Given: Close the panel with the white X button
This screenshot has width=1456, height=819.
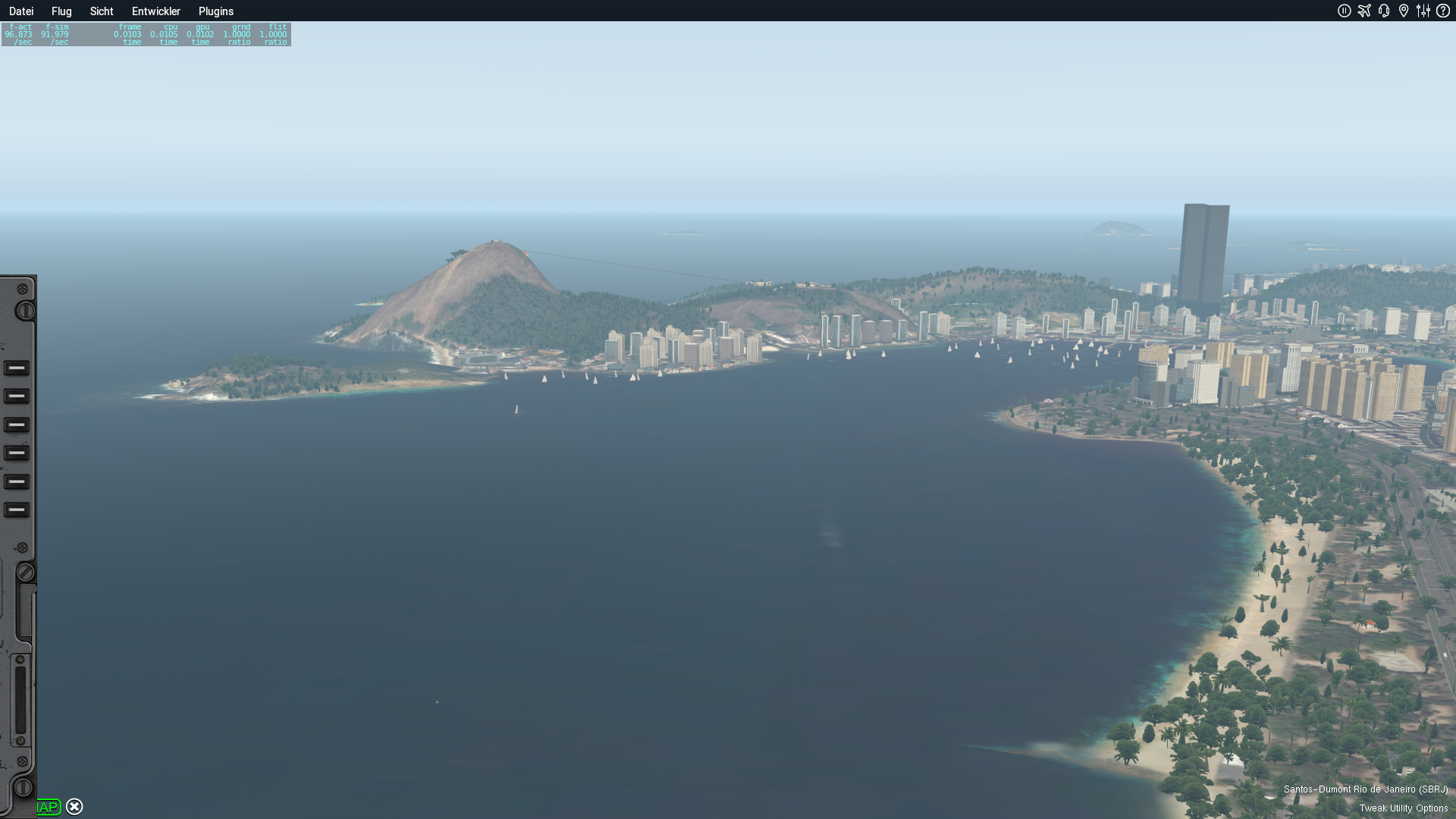Looking at the screenshot, I should click(74, 807).
